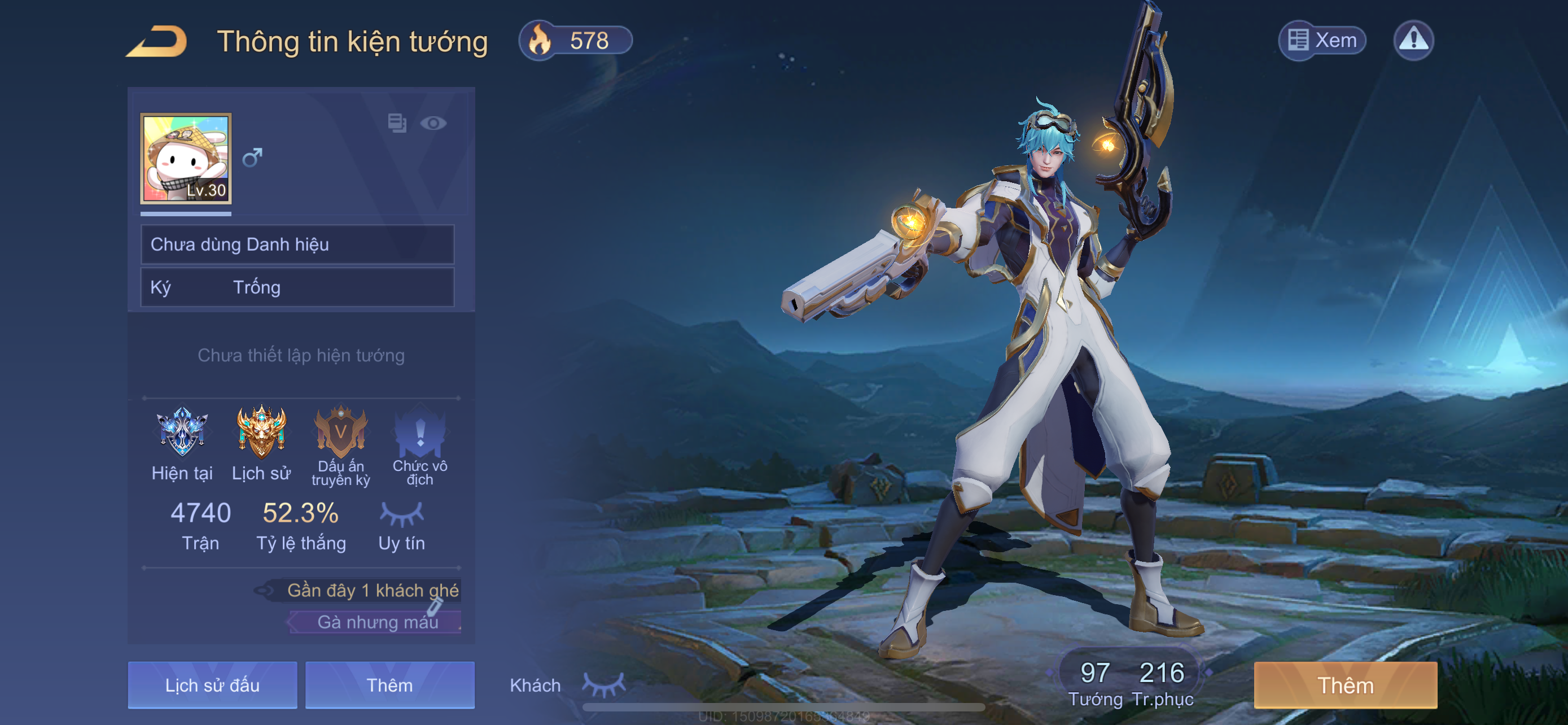Select the Chưa dùng Danh hiệu title field

coord(297,244)
